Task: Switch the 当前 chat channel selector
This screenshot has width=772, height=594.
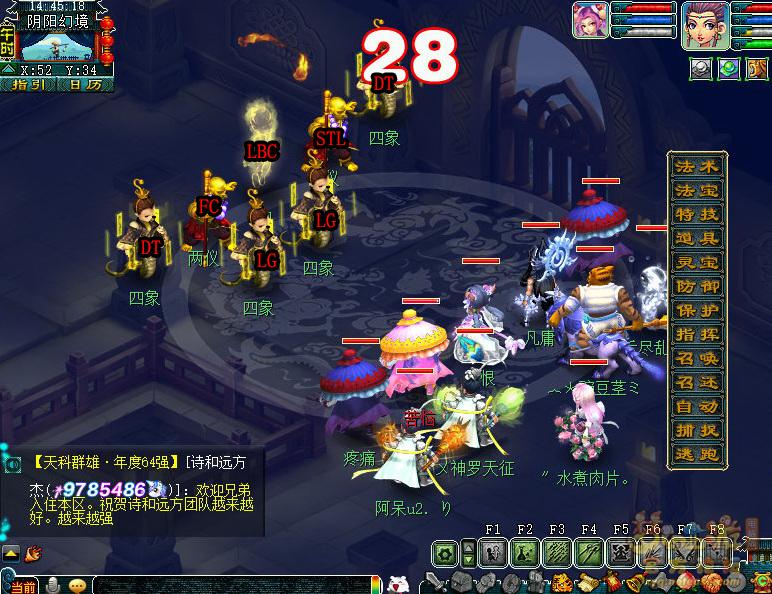Action: click(20, 585)
